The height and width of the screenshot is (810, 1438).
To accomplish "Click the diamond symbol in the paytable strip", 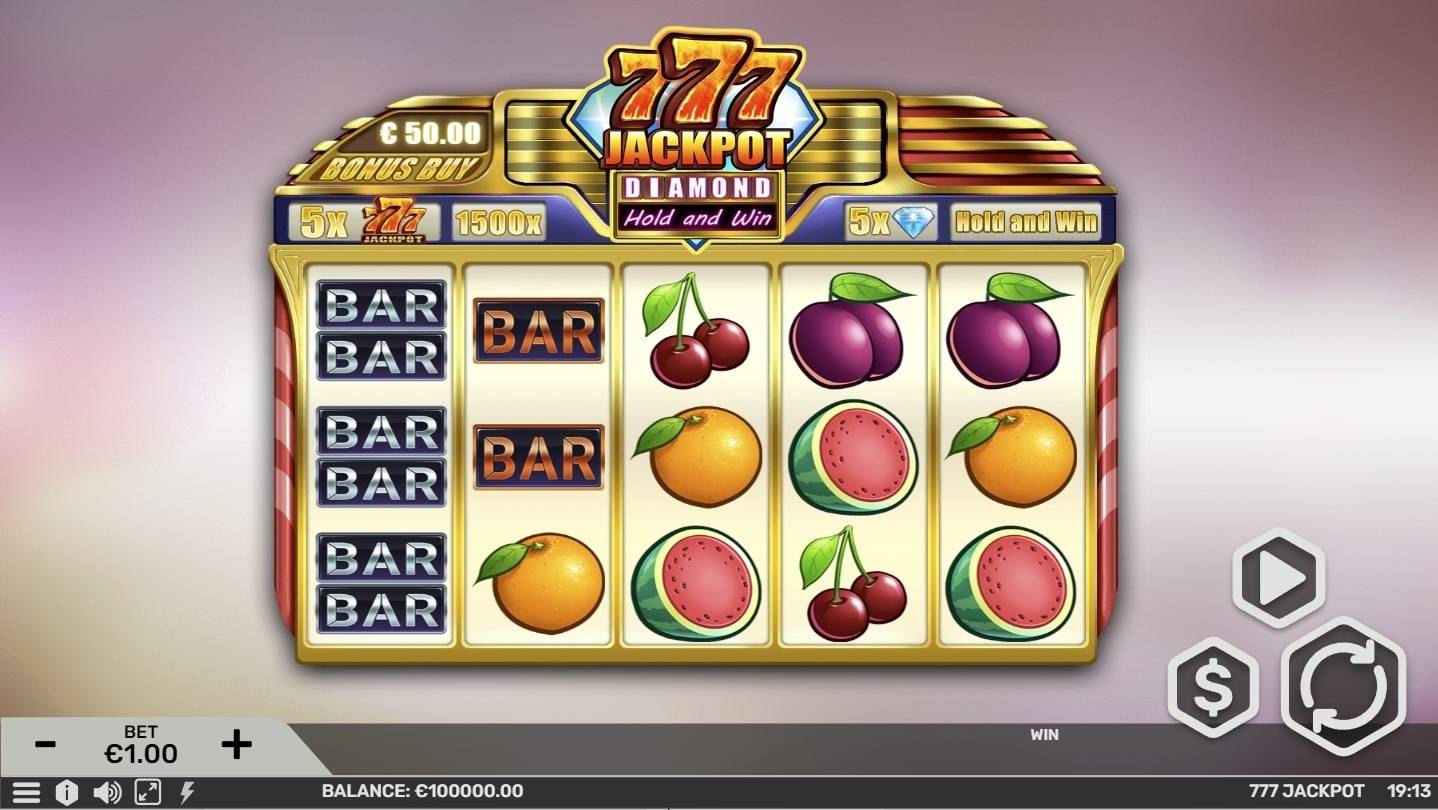I will coord(916,221).
